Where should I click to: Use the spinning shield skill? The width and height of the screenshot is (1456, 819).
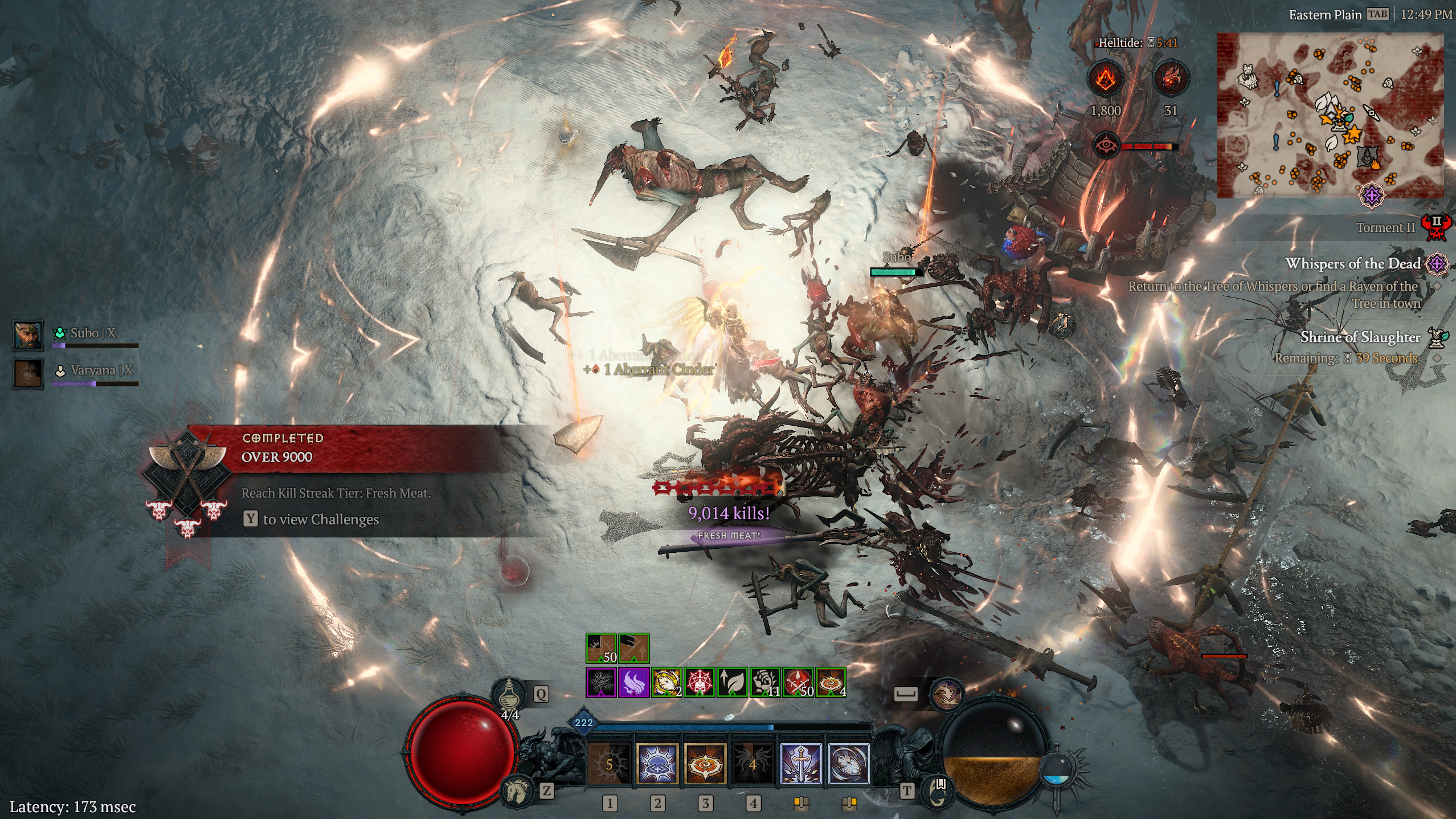(x=848, y=764)
